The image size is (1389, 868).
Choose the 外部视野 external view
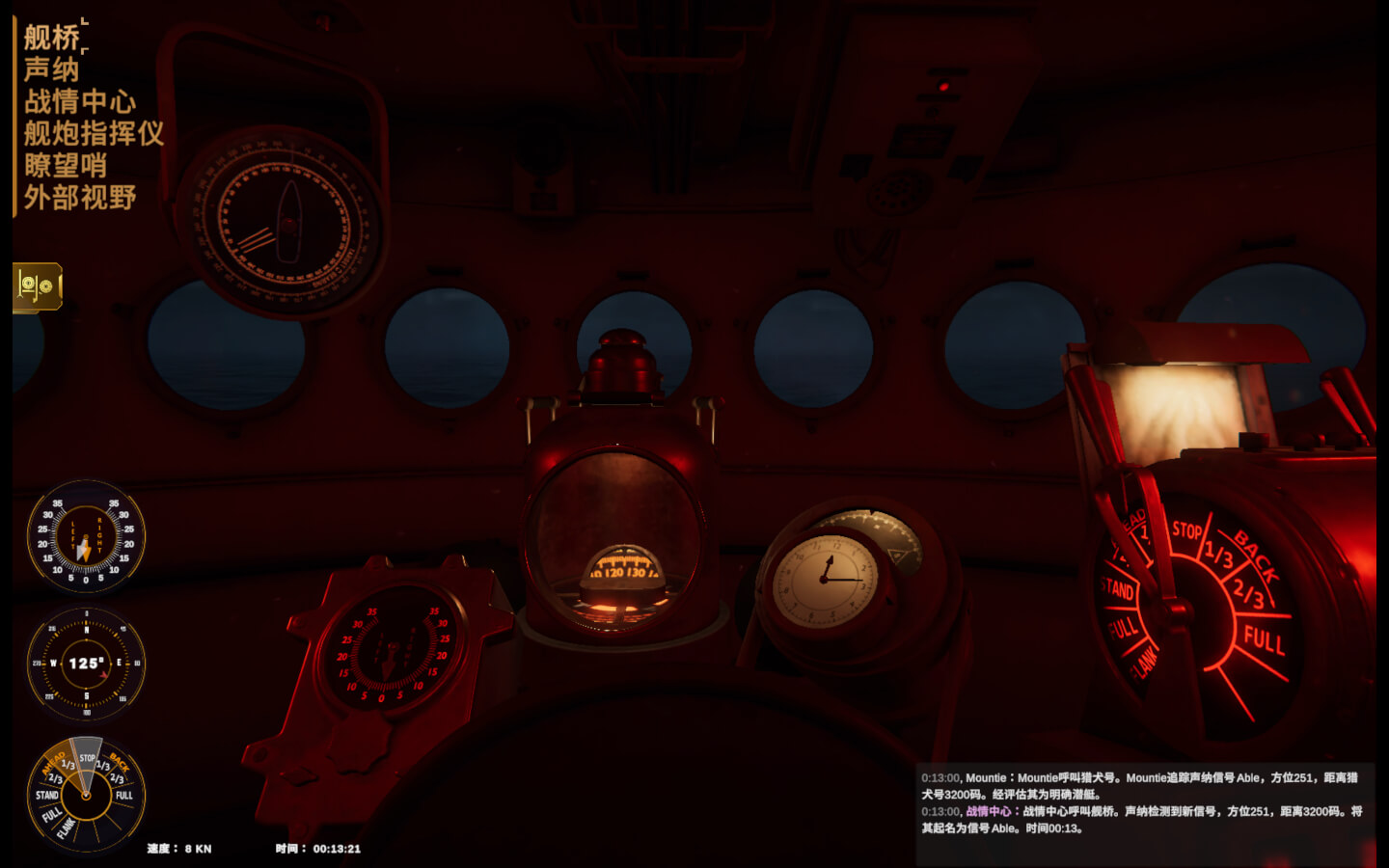[80, 198]
